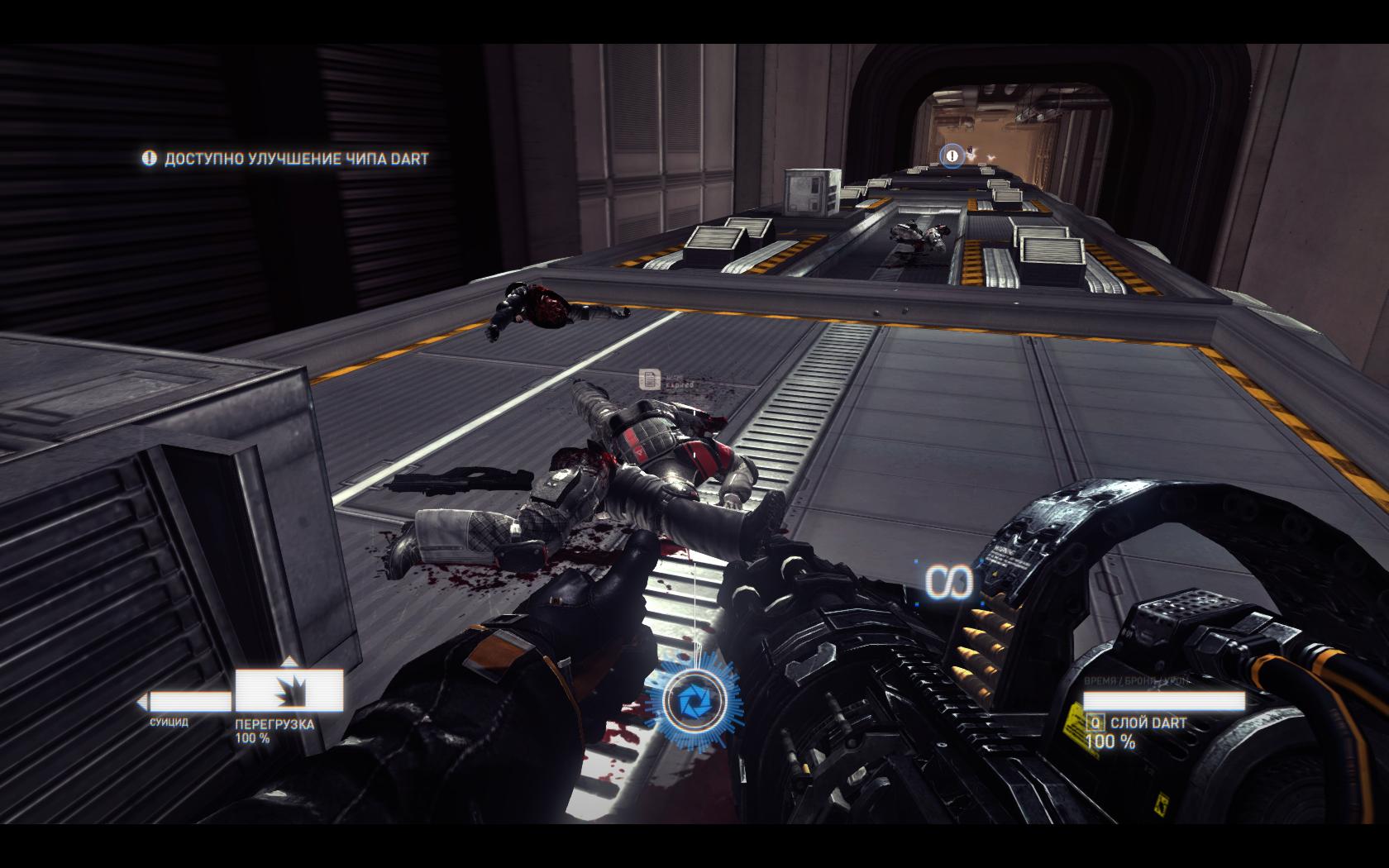The image size is (1389, 868).
Task: Switch to the Суицид ability slot
Action: (x=187, y=703)
